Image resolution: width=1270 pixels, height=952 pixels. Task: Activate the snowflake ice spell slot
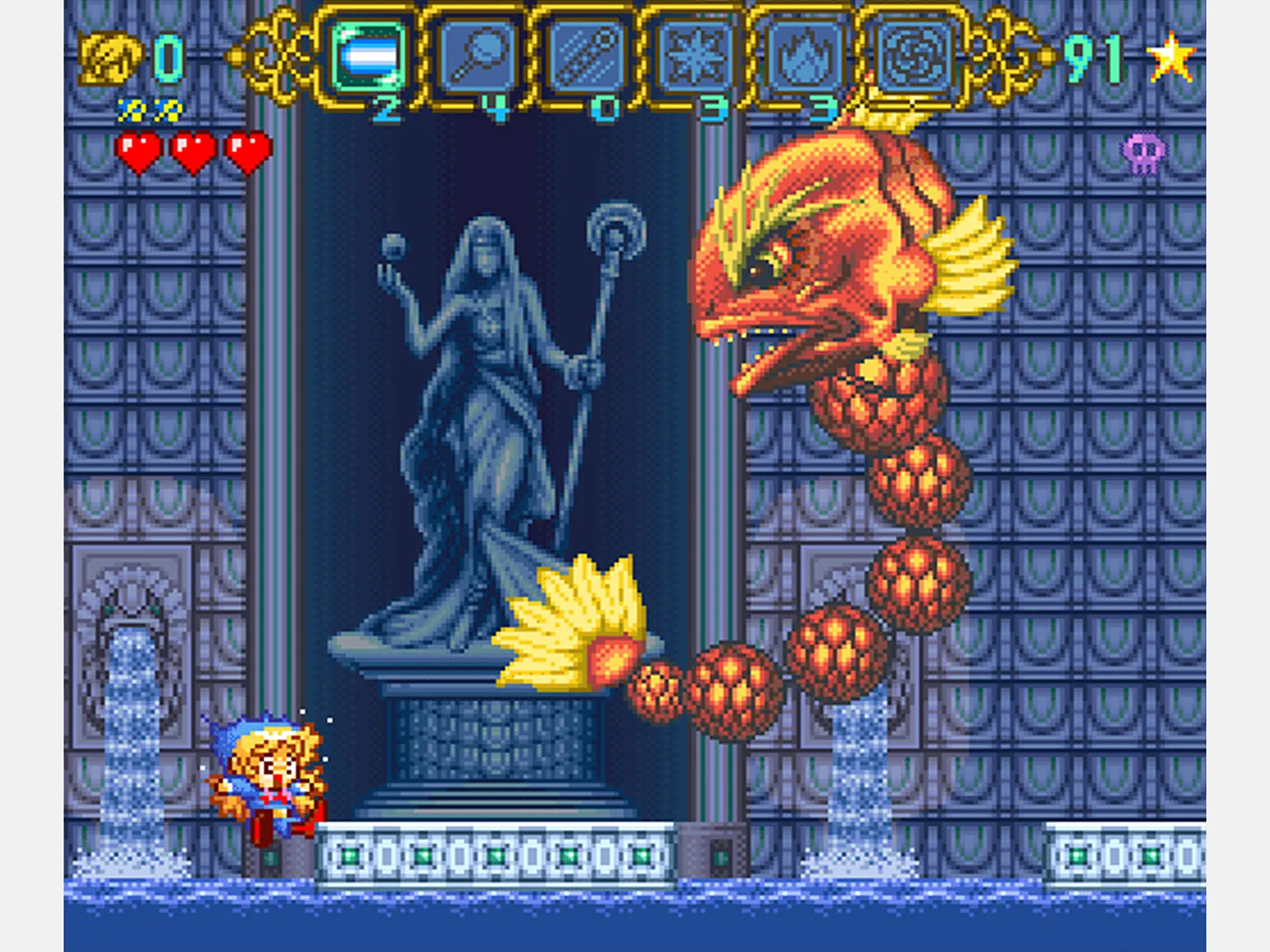coord(695,56)
